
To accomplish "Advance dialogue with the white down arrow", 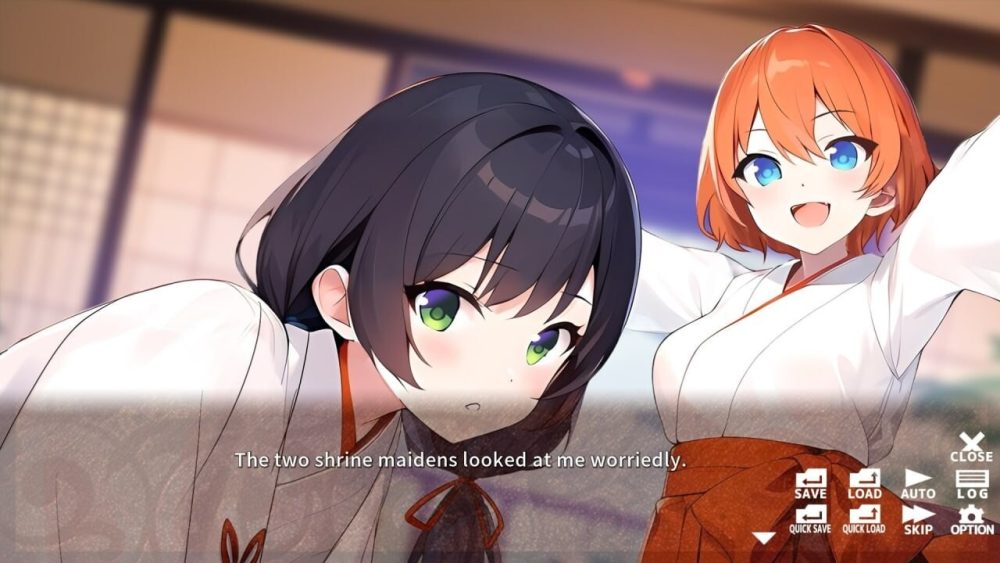I will 764,538.
